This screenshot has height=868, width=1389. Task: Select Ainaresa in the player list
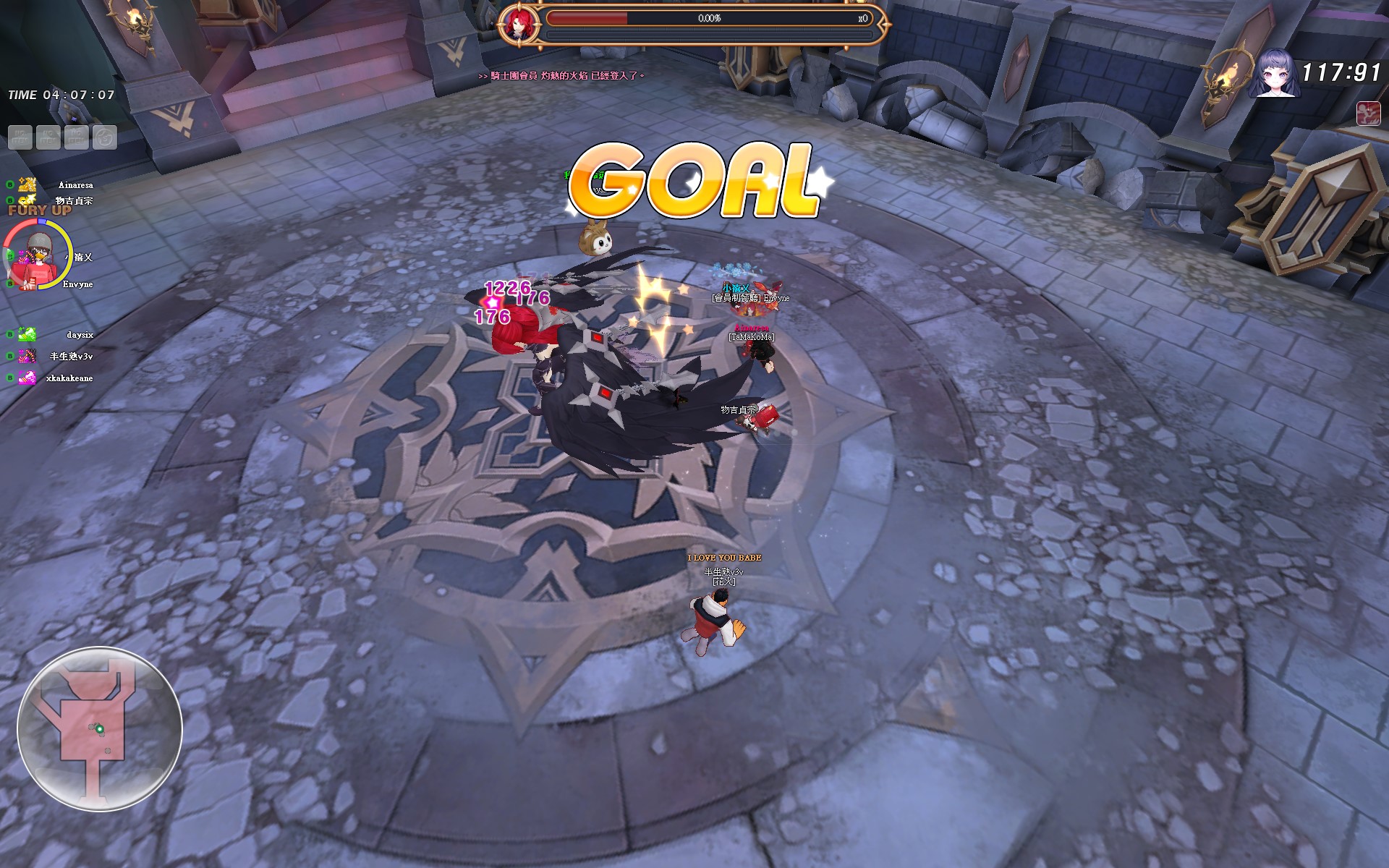point(75,185)
